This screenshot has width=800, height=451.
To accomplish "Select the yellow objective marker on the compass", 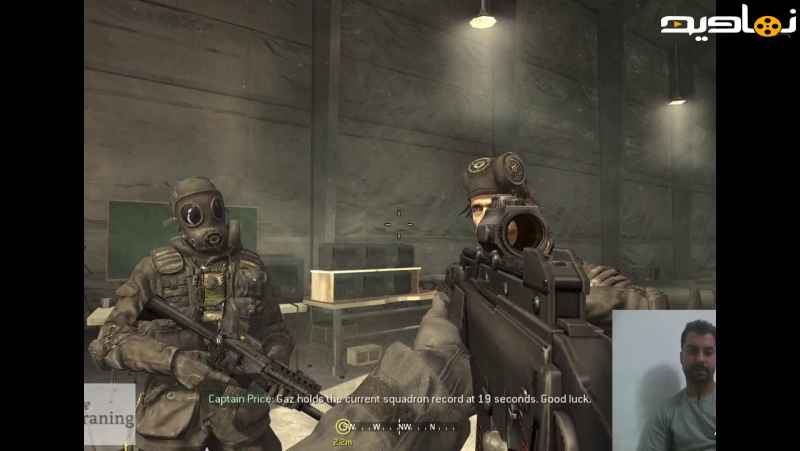I will [x=342, y=427].
